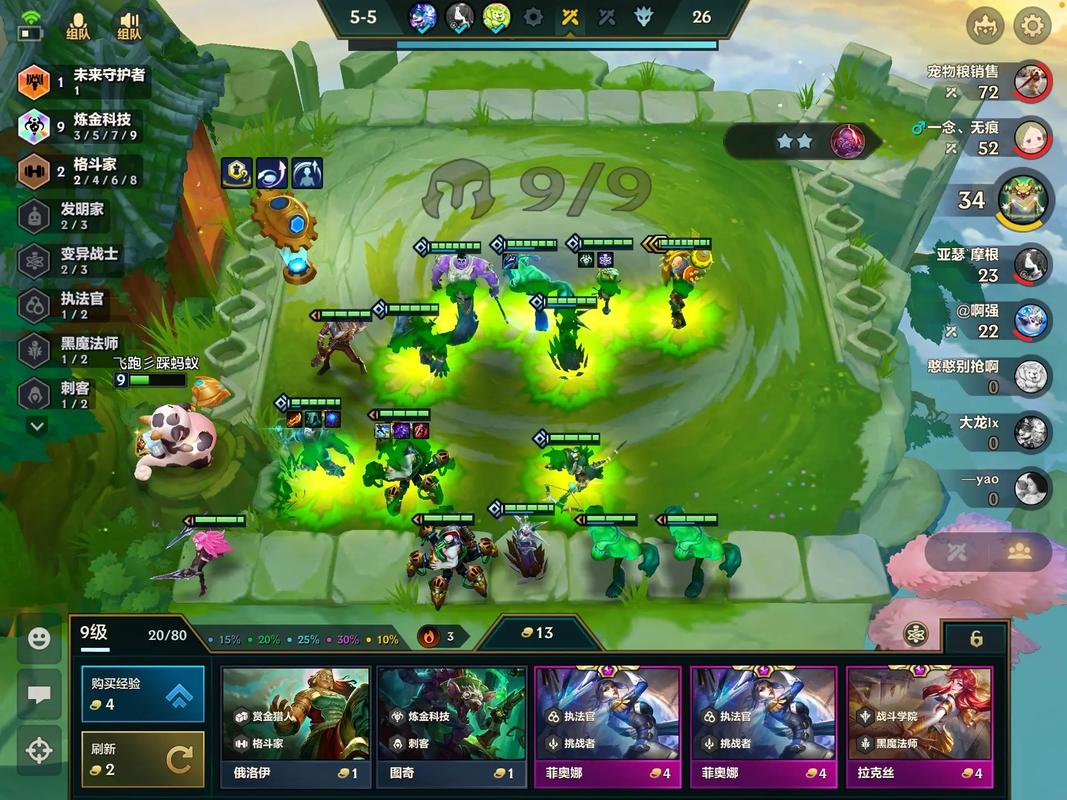Image resolution: width=1067 pixels, height=800 pixels.
Task: Switch to the player-list group icon
Action: coord(1018,551)
